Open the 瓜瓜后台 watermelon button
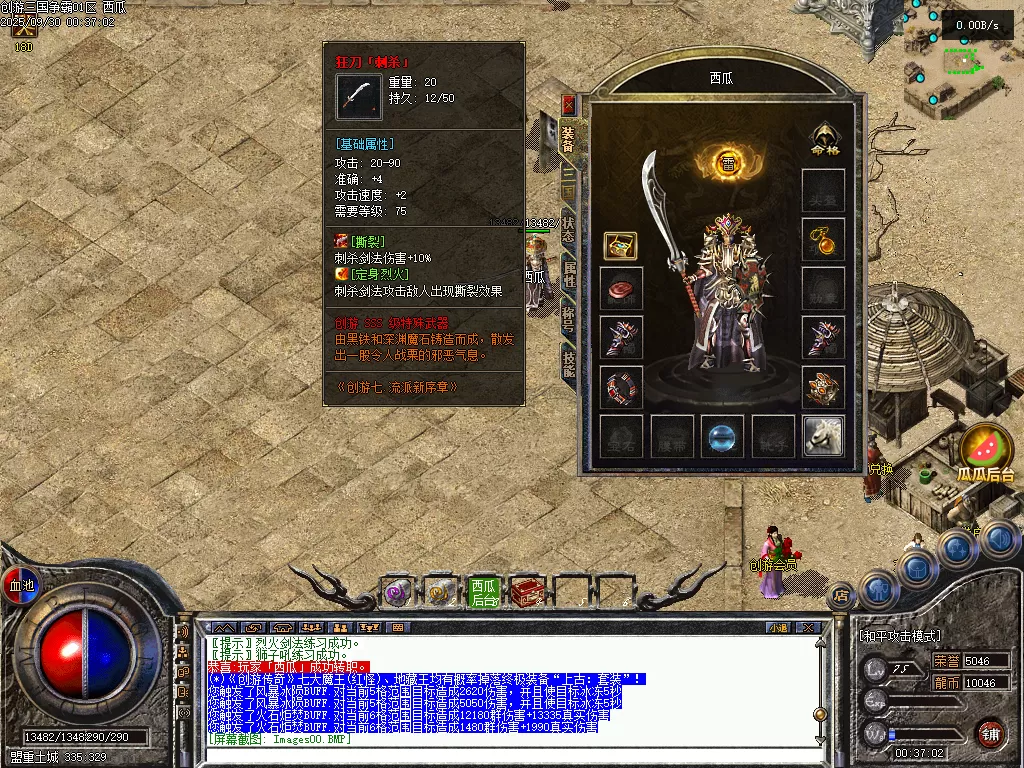Screen dimensions: 1024x768 (x=985, y=455)
